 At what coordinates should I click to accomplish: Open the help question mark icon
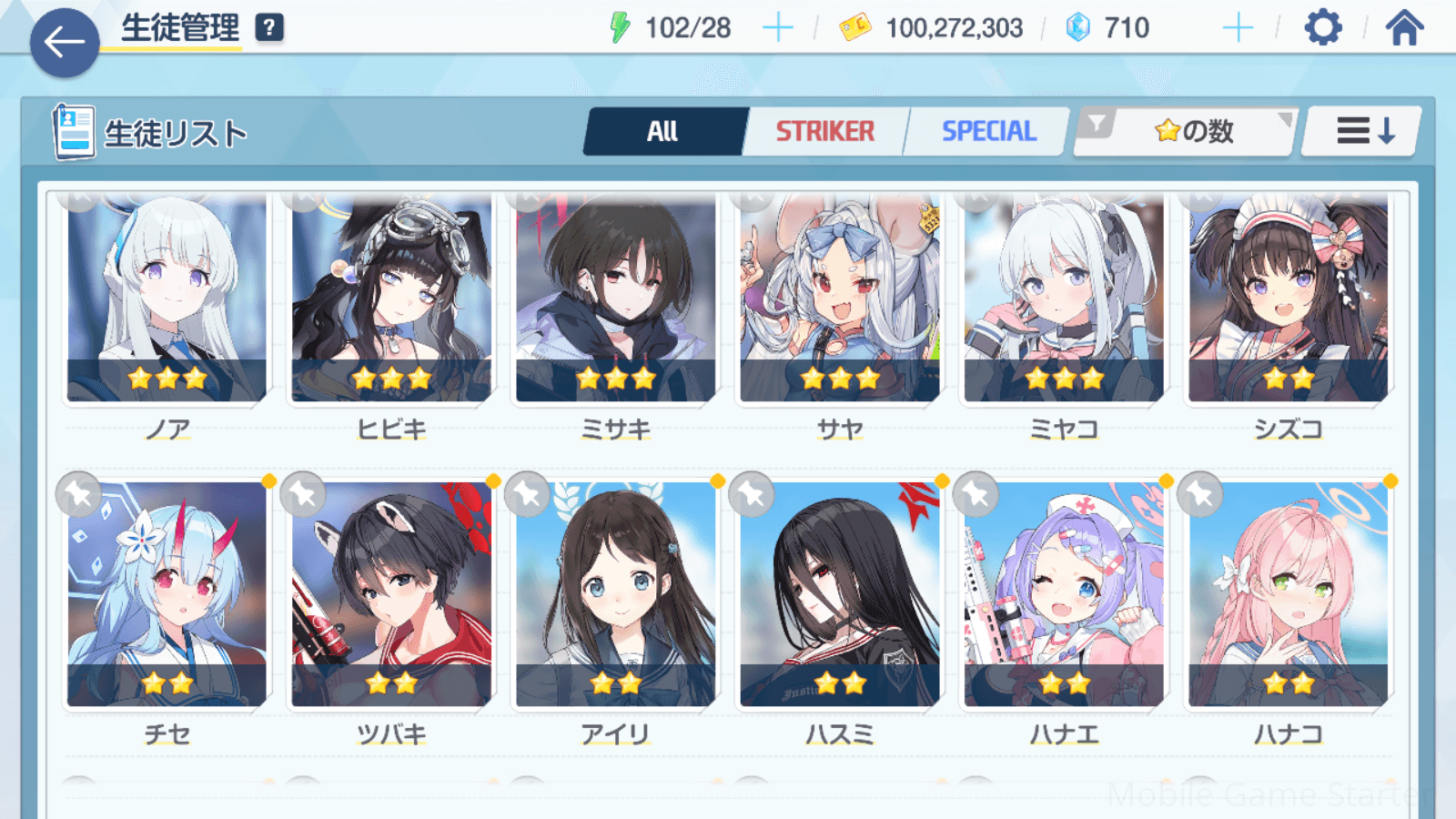[268, 28]
